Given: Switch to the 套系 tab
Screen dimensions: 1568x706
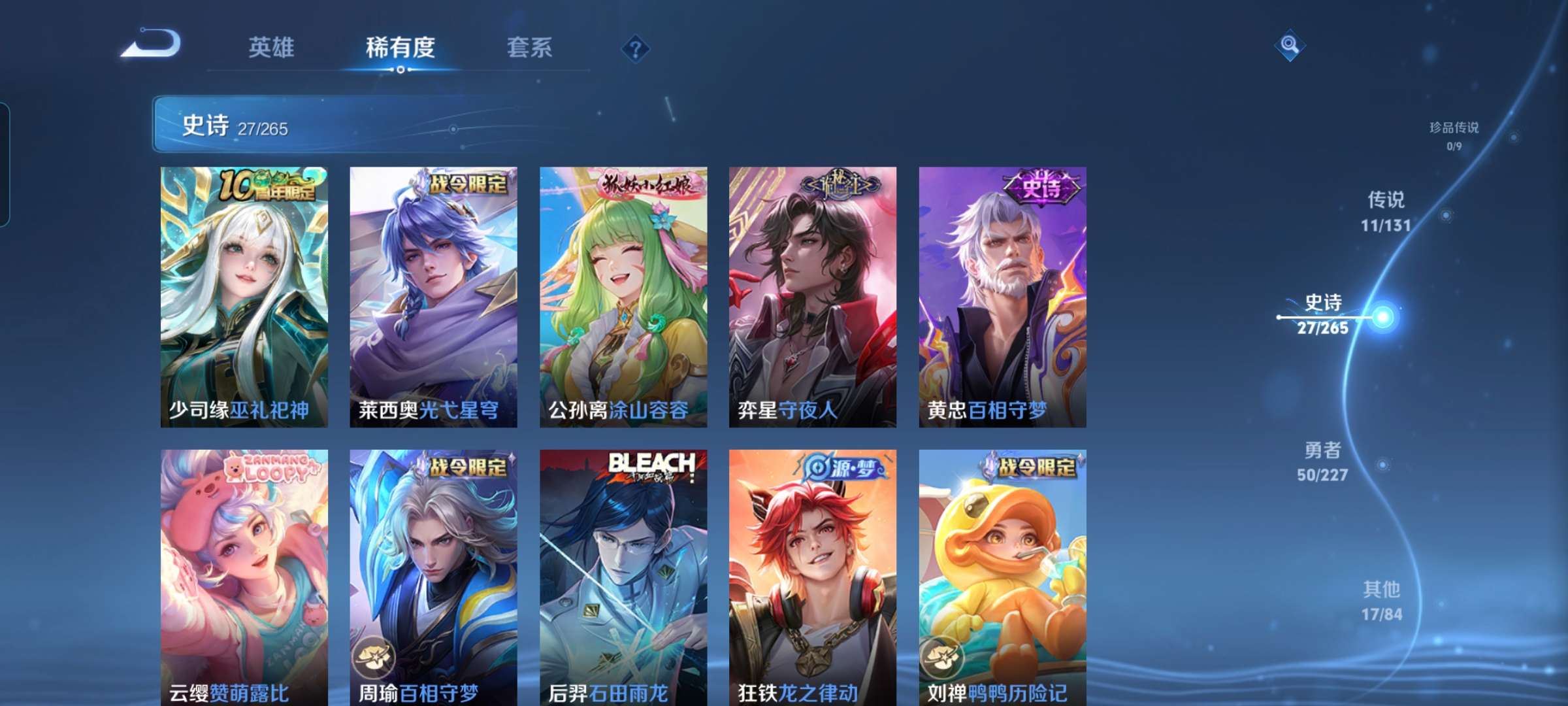Looking at the screenshot, I should click(x=529, y=48).
